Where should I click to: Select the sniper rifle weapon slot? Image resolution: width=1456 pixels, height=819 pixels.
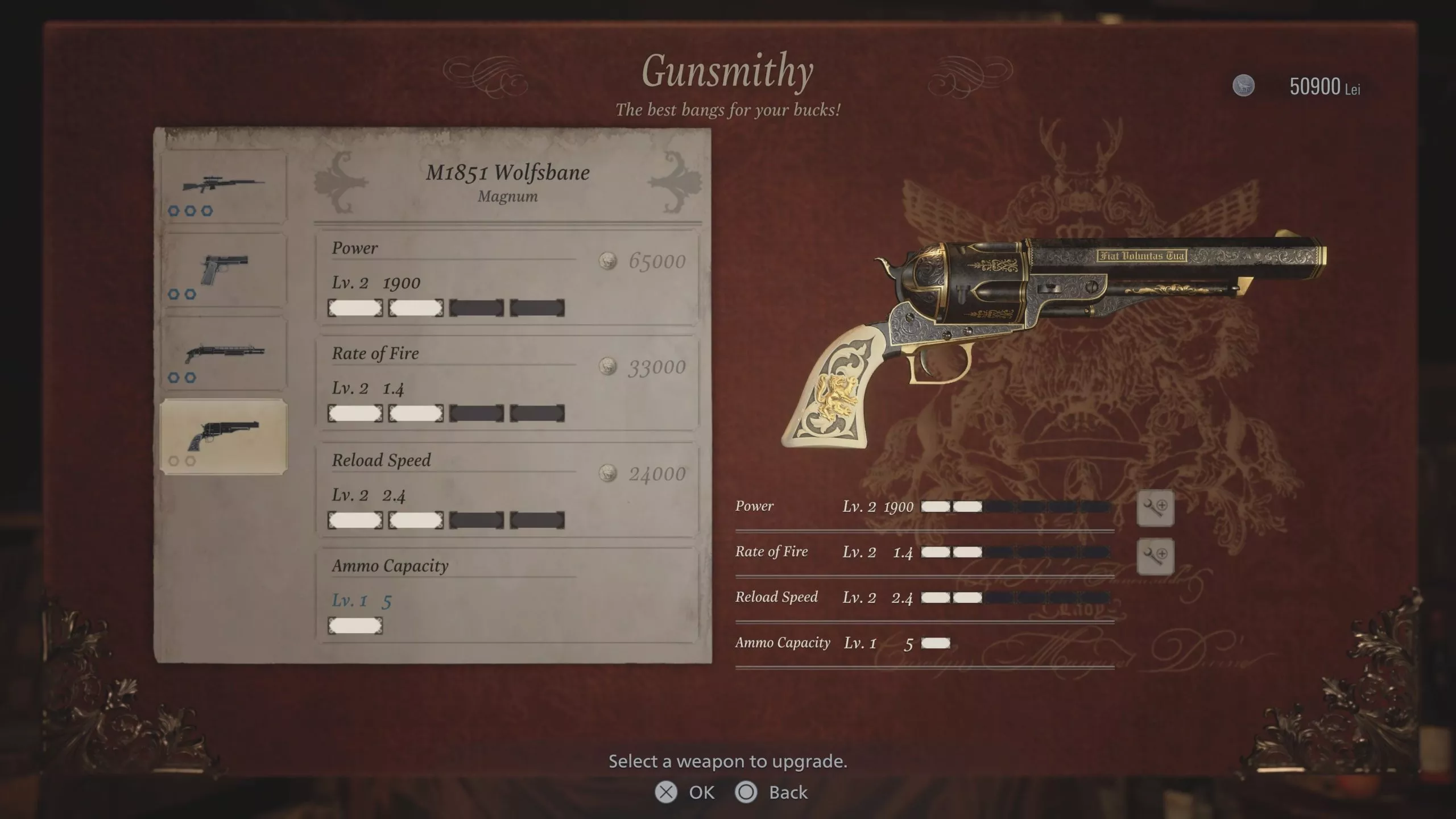point(224,187)
